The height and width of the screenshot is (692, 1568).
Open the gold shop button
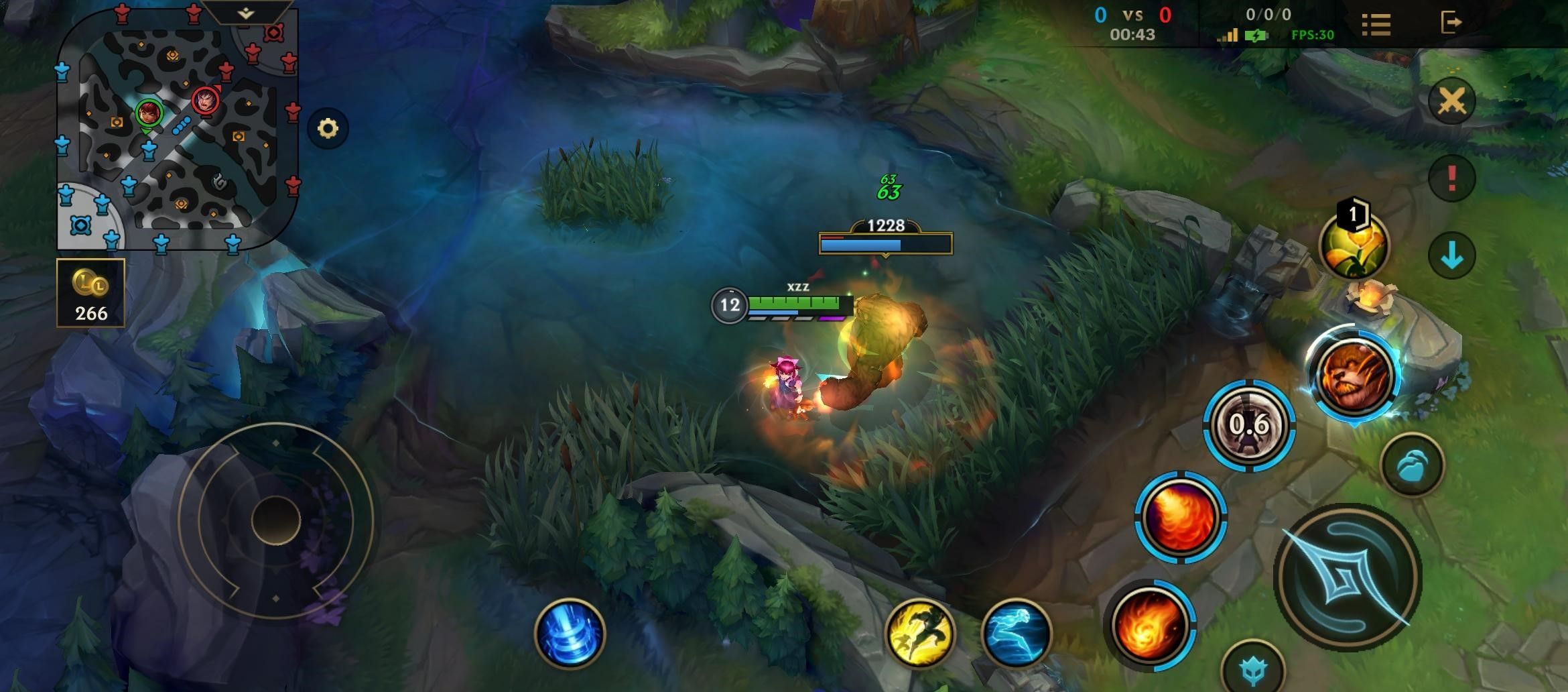[x=90, y=294]
